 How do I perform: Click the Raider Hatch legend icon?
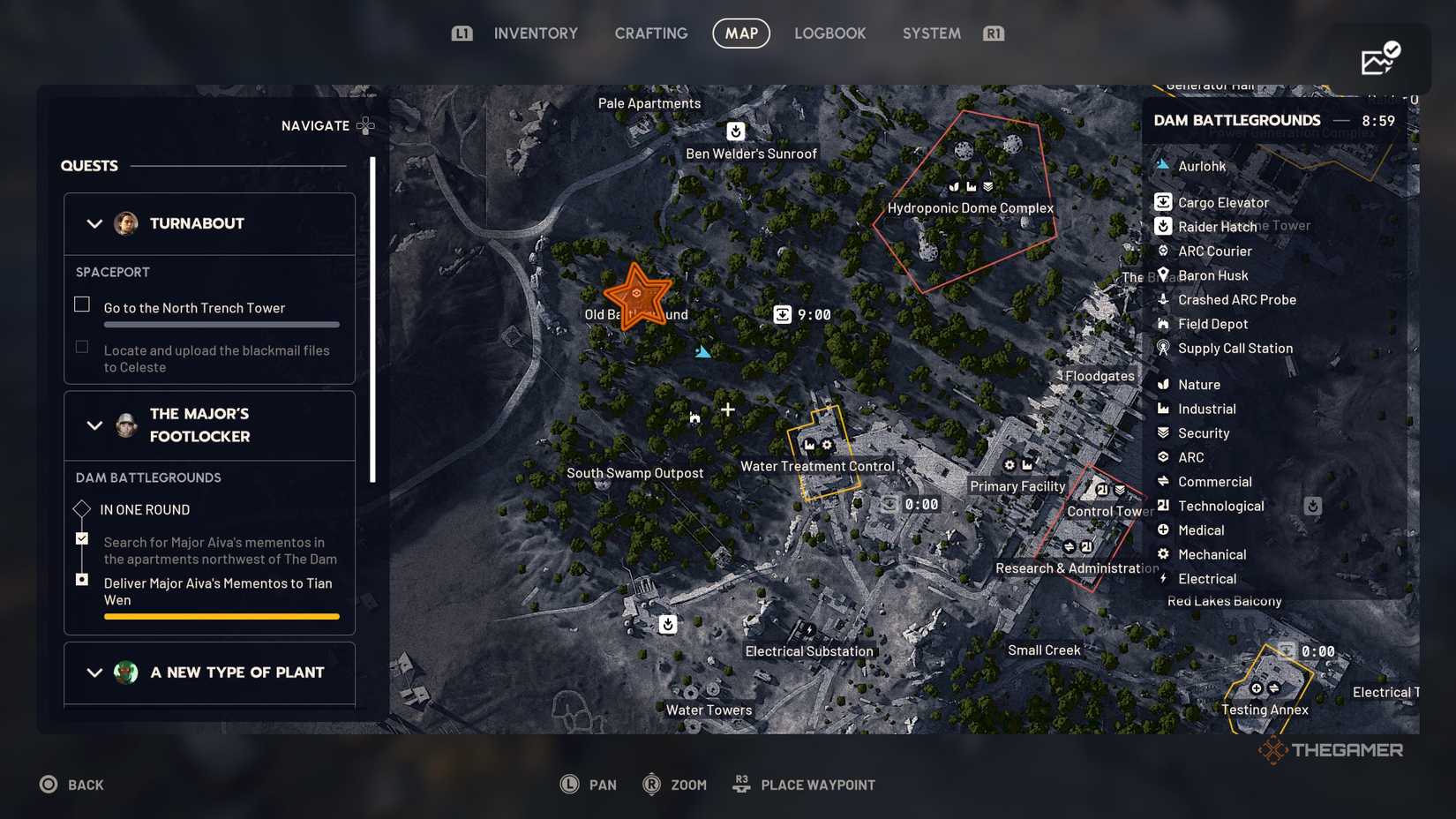click(x=1163, y=227)
